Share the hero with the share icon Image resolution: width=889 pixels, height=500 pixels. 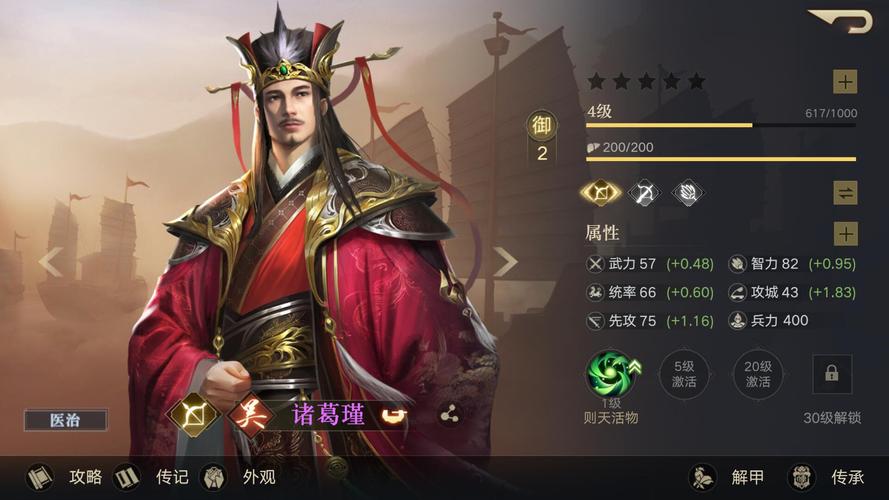tap(449, 415)
